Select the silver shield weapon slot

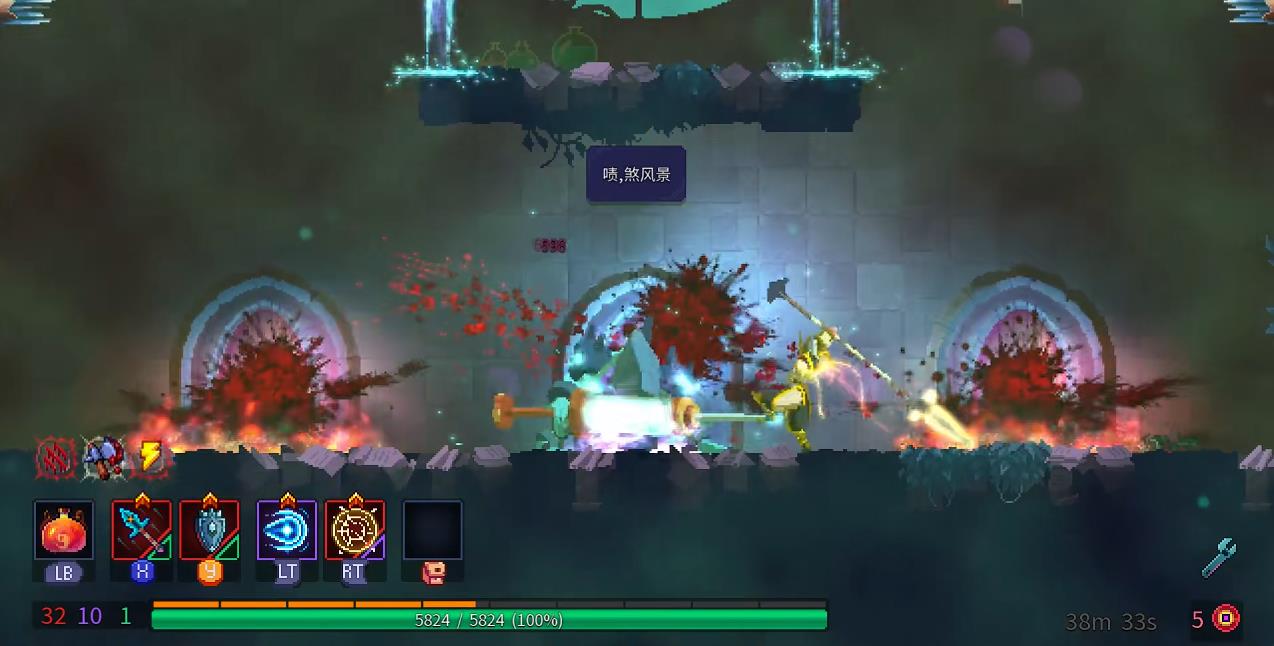click(x=210, y=531)
